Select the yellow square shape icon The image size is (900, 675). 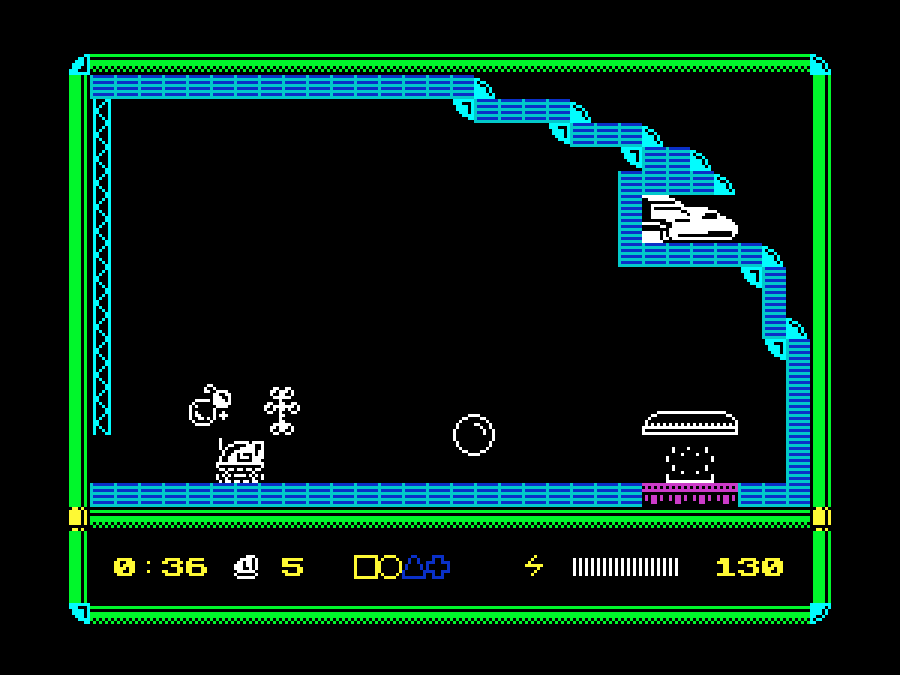pos(366,567)
